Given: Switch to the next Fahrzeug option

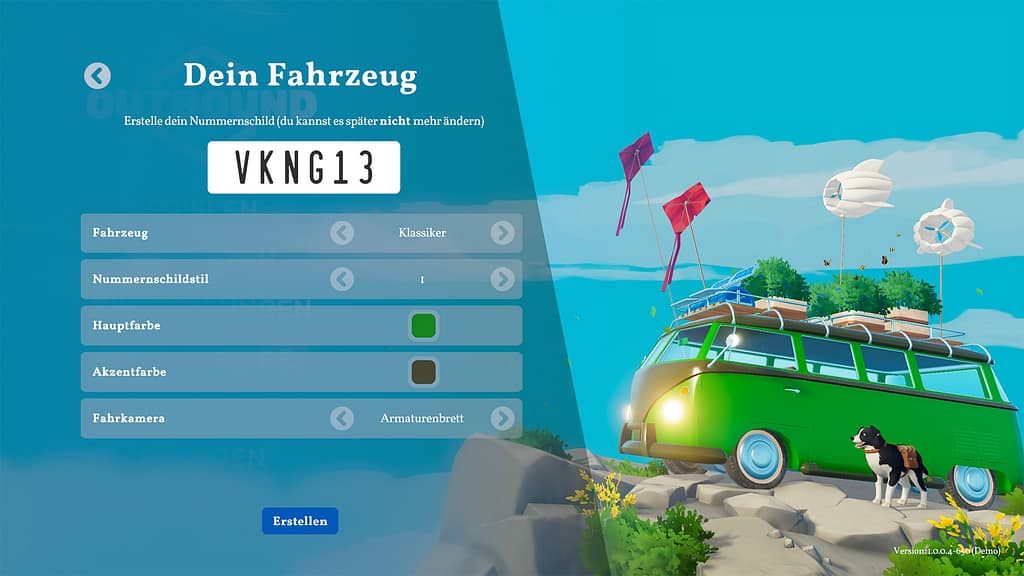Looking at the screenshot, I should 502,233.
